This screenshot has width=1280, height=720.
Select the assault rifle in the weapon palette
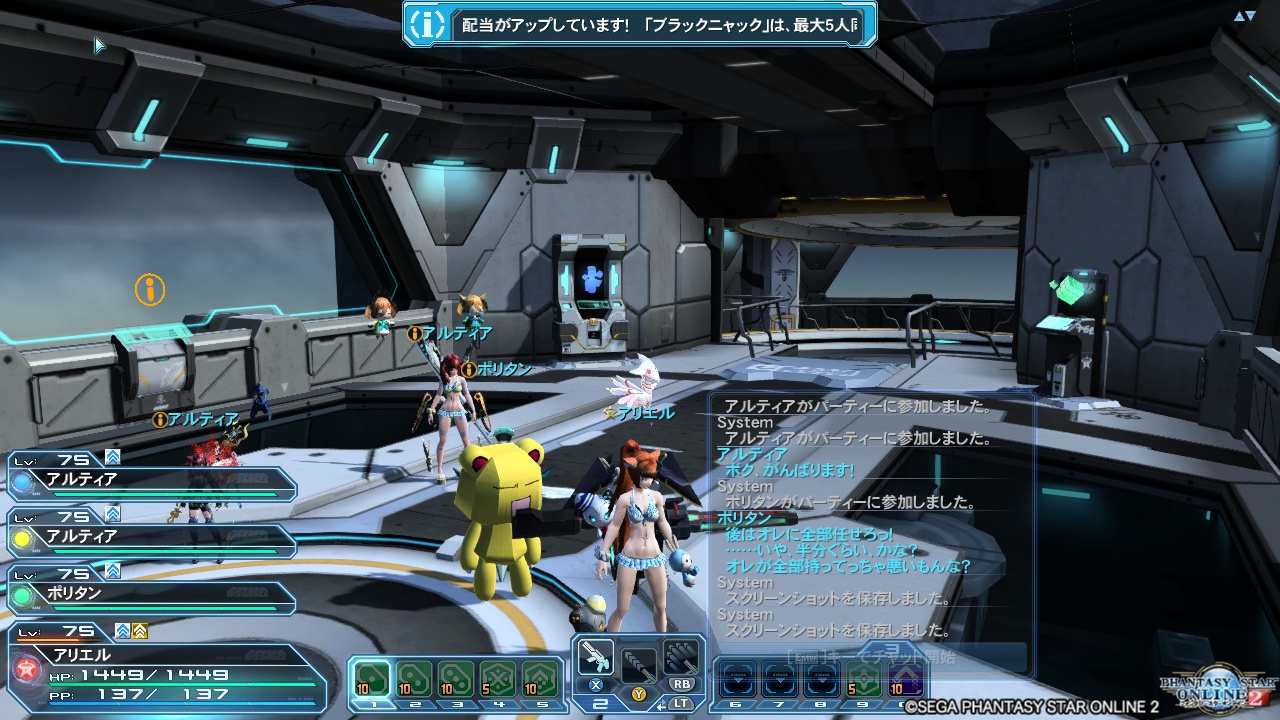coord(595,658)
